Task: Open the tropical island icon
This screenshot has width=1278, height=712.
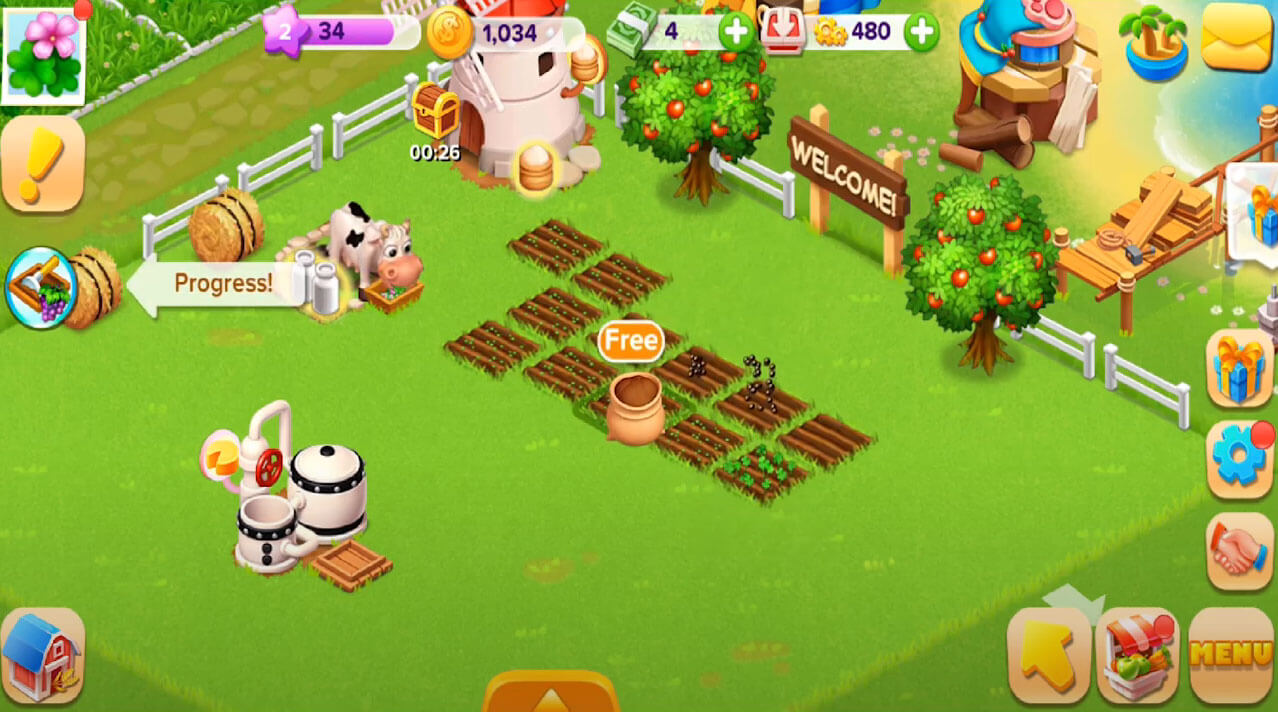Action: pyautogui.click(x=1155, y=42)
